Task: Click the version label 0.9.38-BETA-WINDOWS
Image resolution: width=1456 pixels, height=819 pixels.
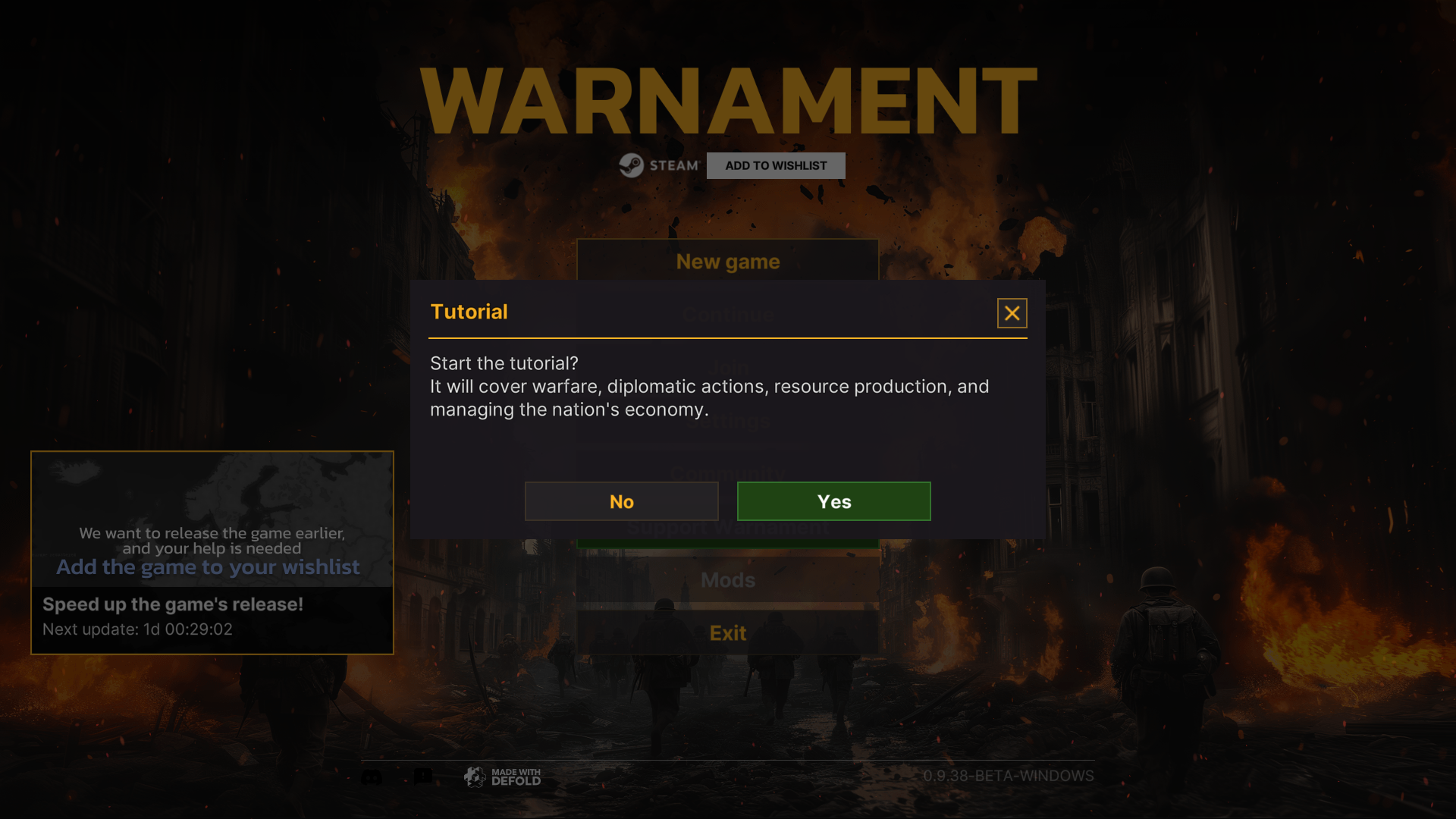Action: tap(1009, 776)
